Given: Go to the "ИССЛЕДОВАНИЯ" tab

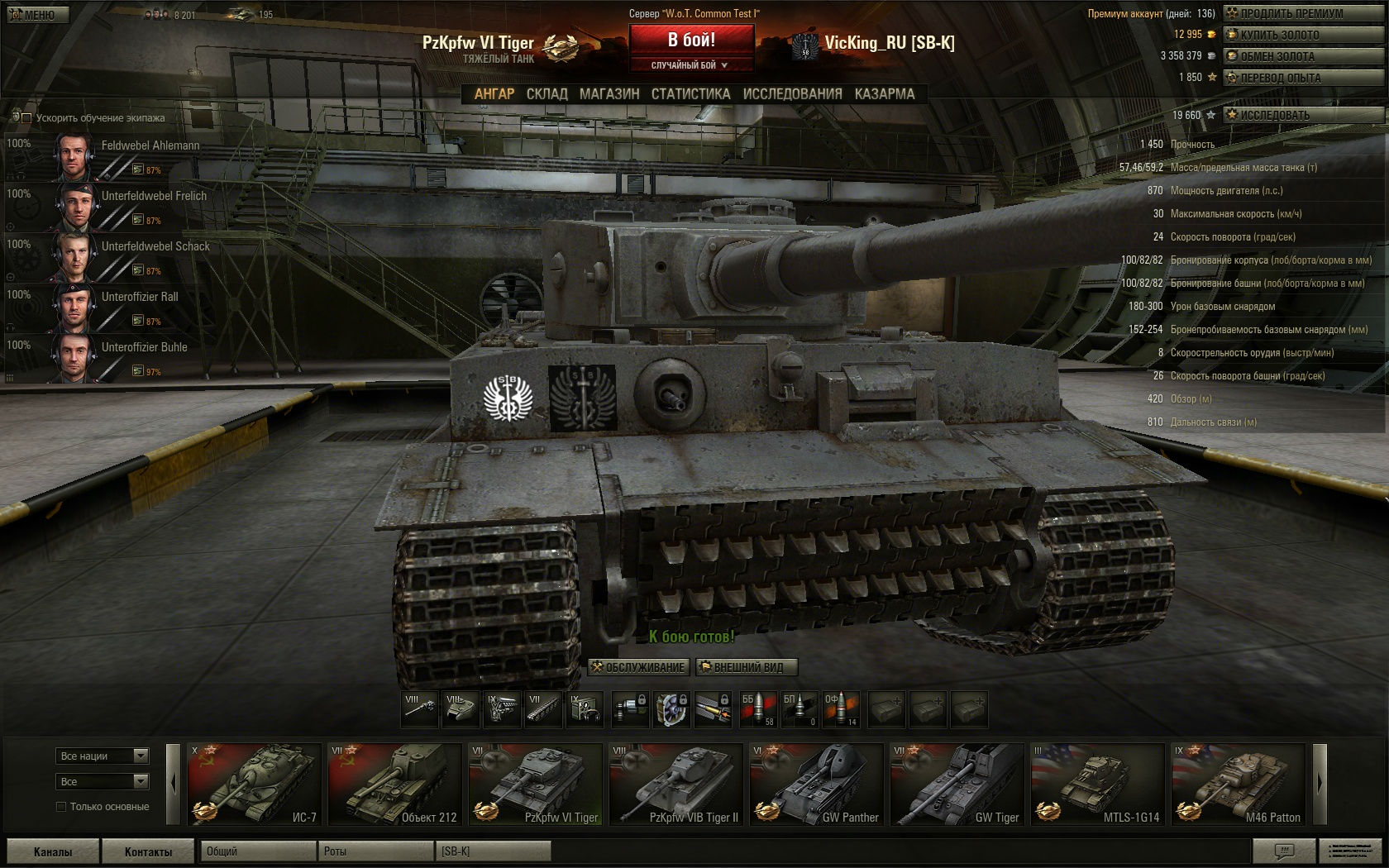Looking at the screenshot, I should (x=792, y=94).
